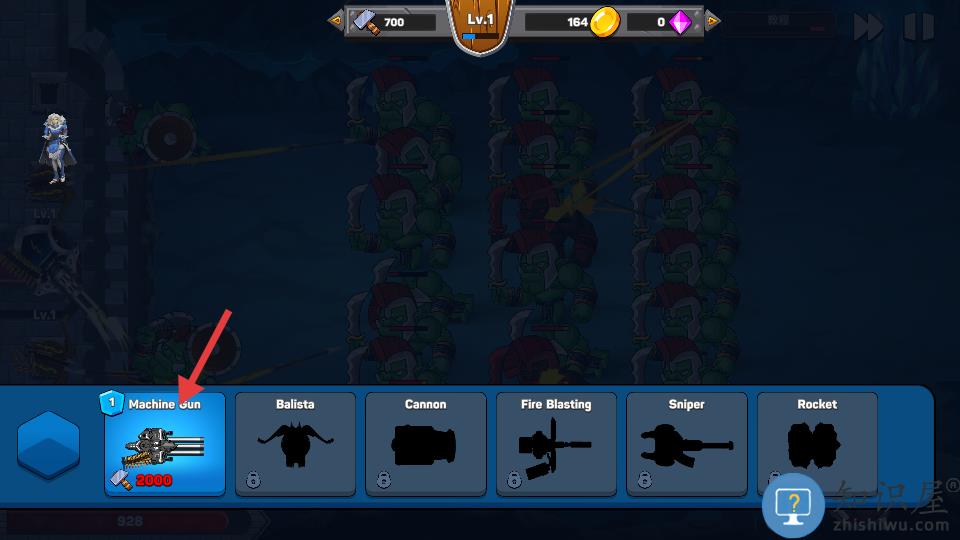Viewport: 960px width, 540px height.
Task: Select the Machine Gun weapon card
Action: (165, 443)
